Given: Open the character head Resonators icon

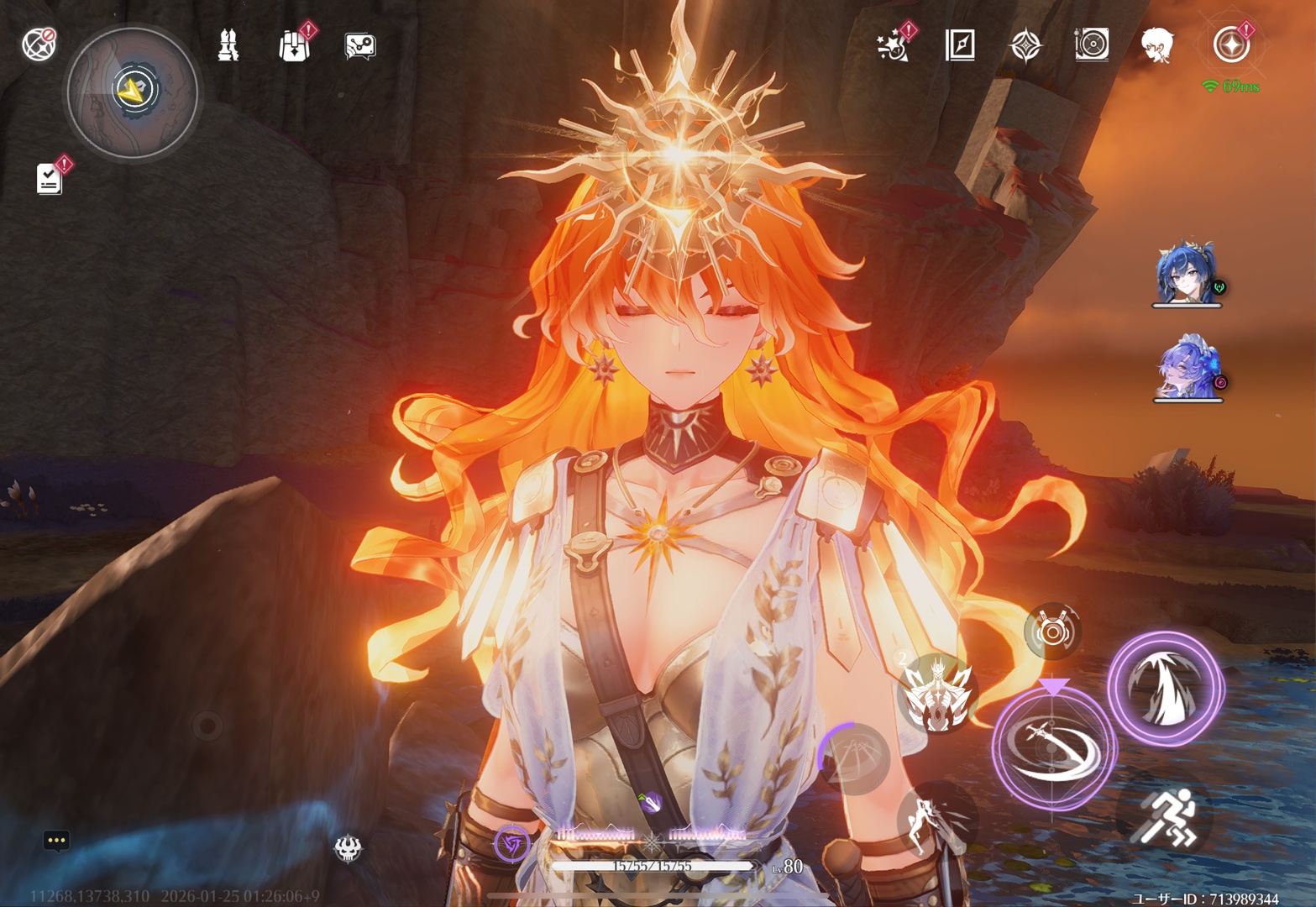Looking at the screenshot, I should pyautogui.click(x=1157, y=45).
